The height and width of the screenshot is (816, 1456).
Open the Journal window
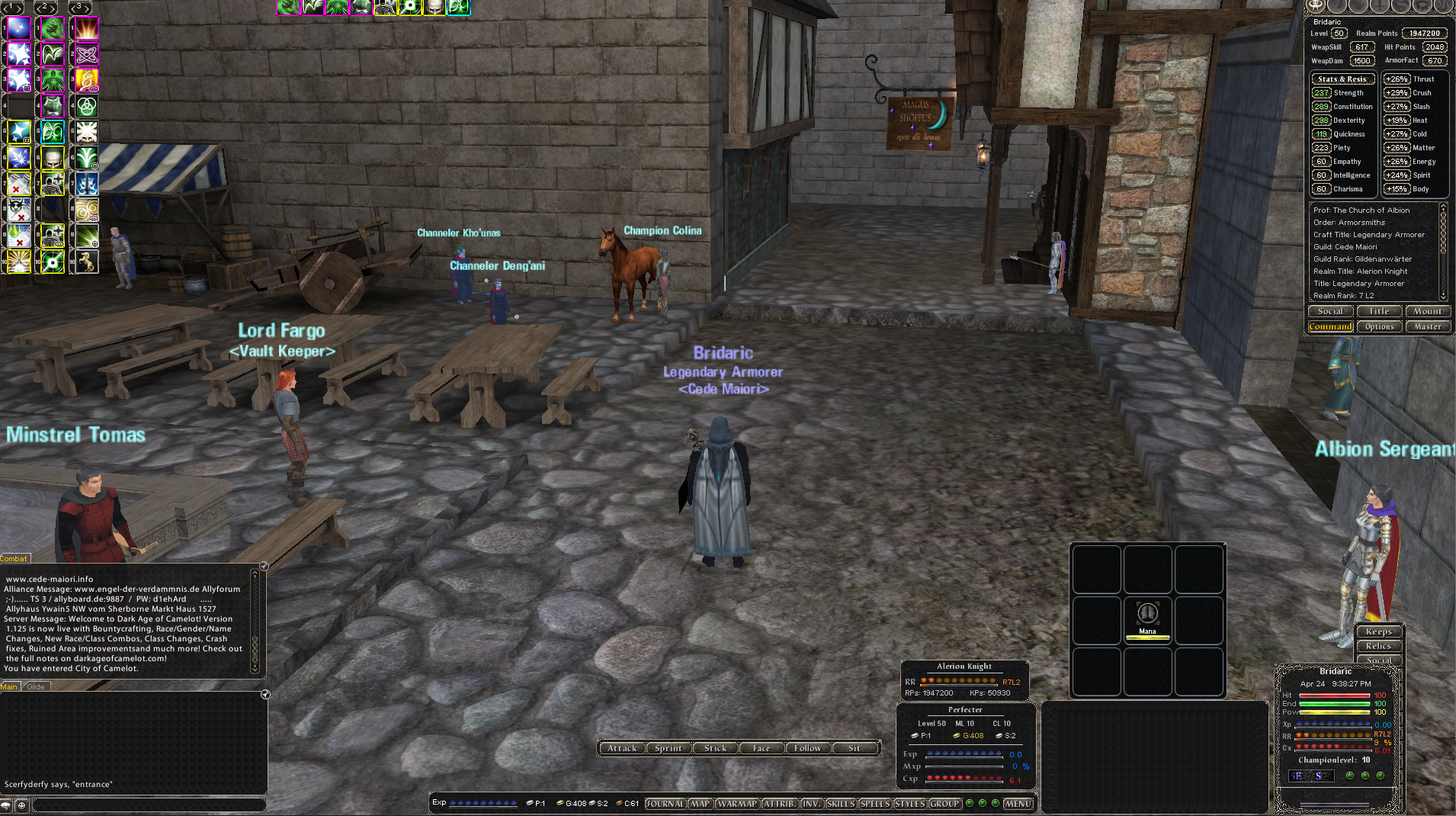coord(665,803)
